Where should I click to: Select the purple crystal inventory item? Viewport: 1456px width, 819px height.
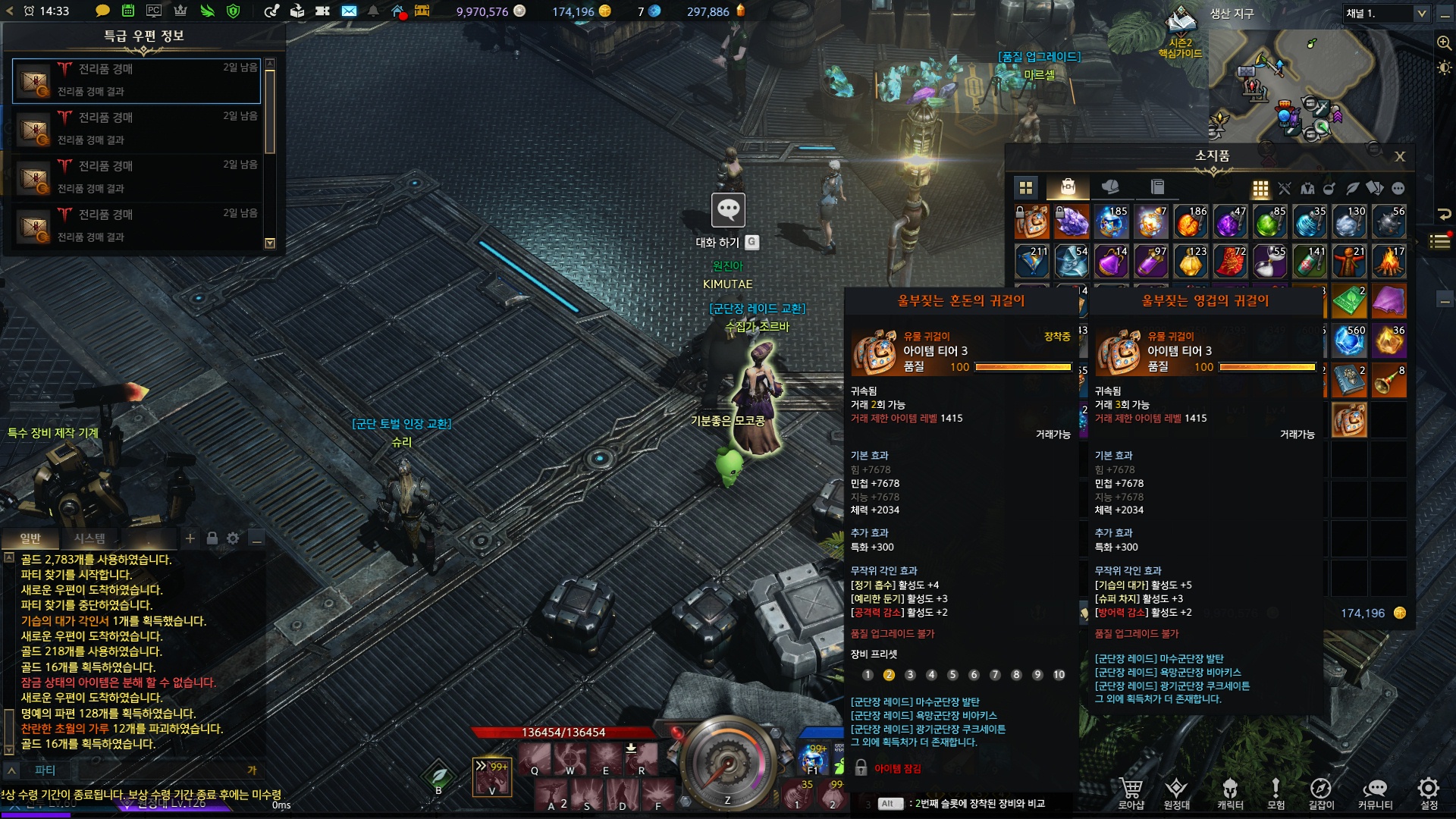coord(1071,222)
